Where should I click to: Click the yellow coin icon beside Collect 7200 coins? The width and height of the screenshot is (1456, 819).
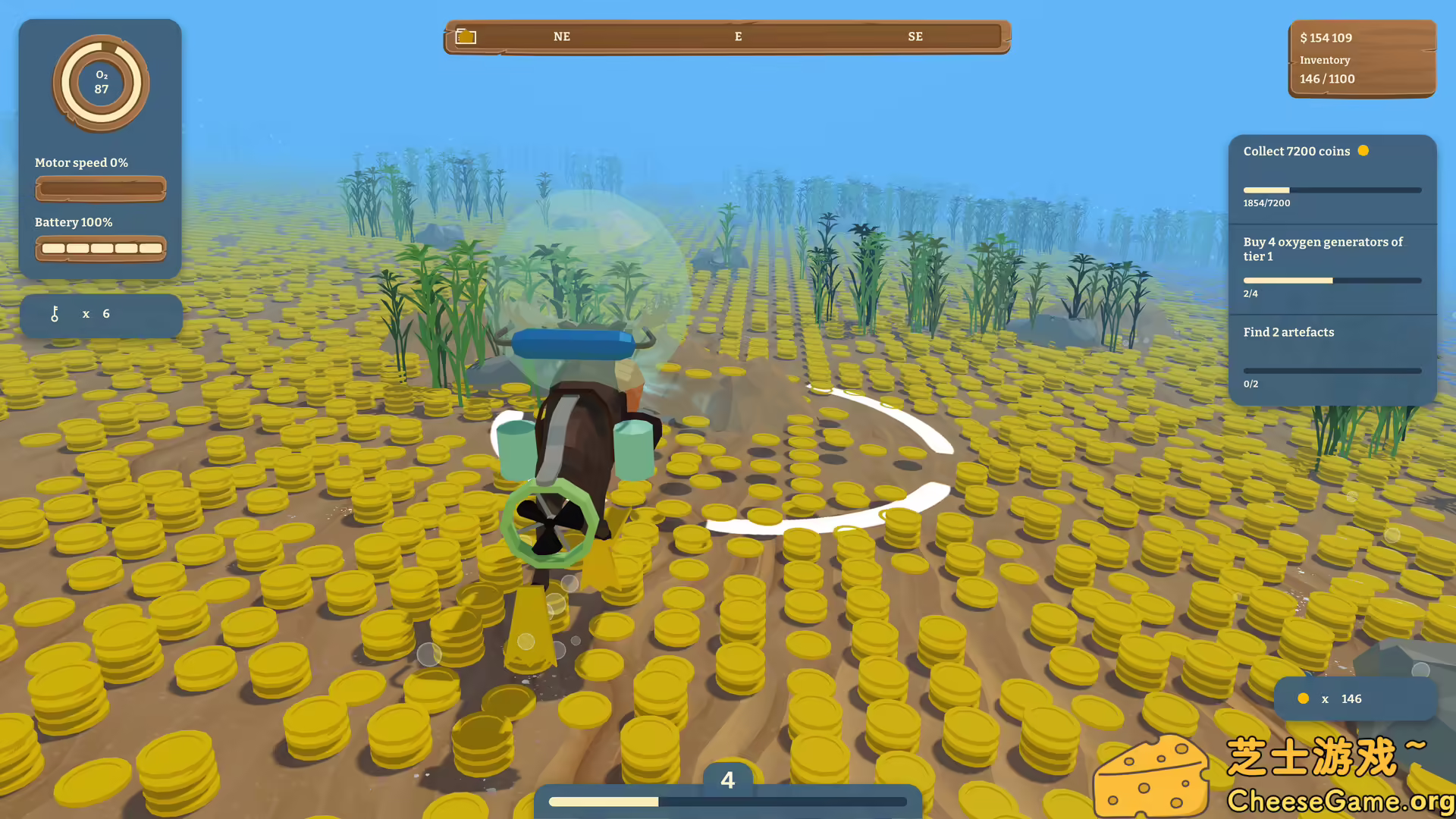(x=1363, y=151)
